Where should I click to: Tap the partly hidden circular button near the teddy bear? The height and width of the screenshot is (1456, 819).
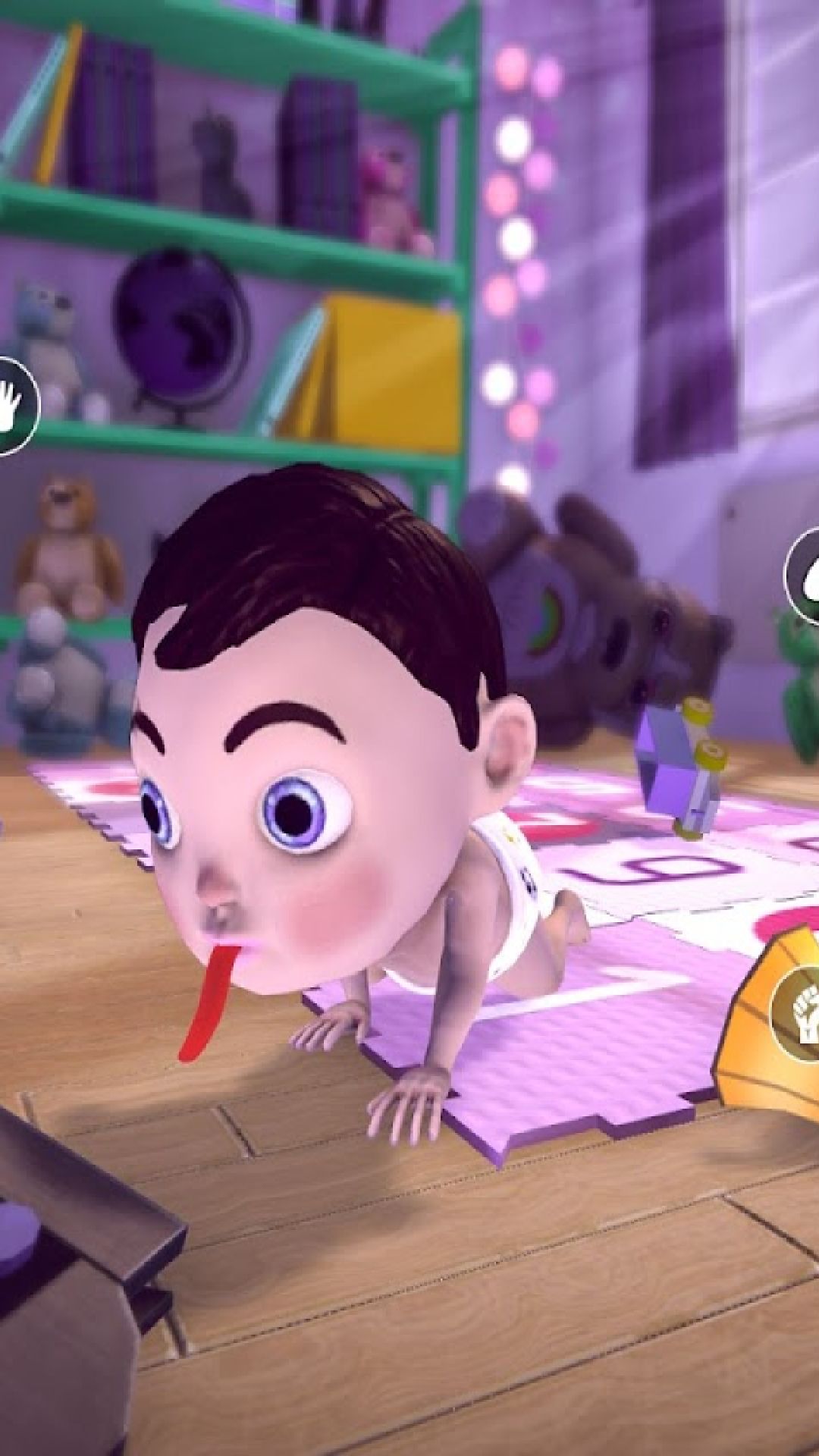[804, 573]
